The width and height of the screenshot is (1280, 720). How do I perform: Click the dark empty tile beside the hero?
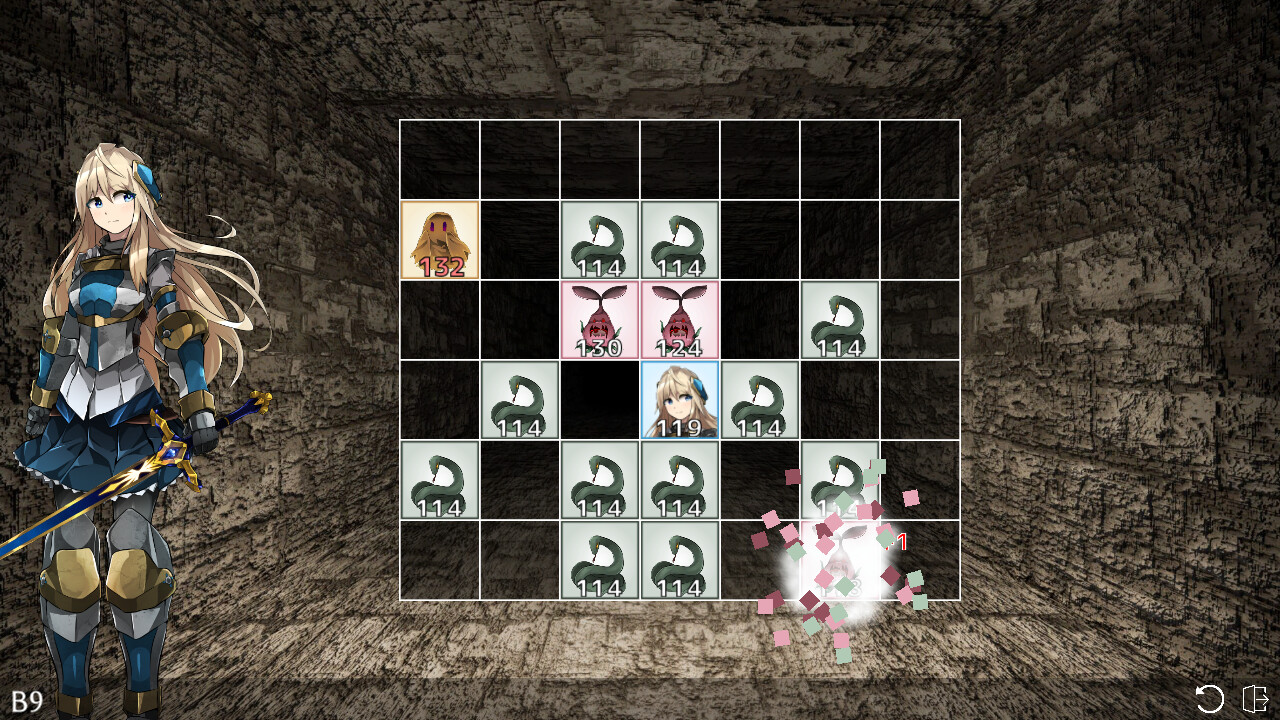600,400
